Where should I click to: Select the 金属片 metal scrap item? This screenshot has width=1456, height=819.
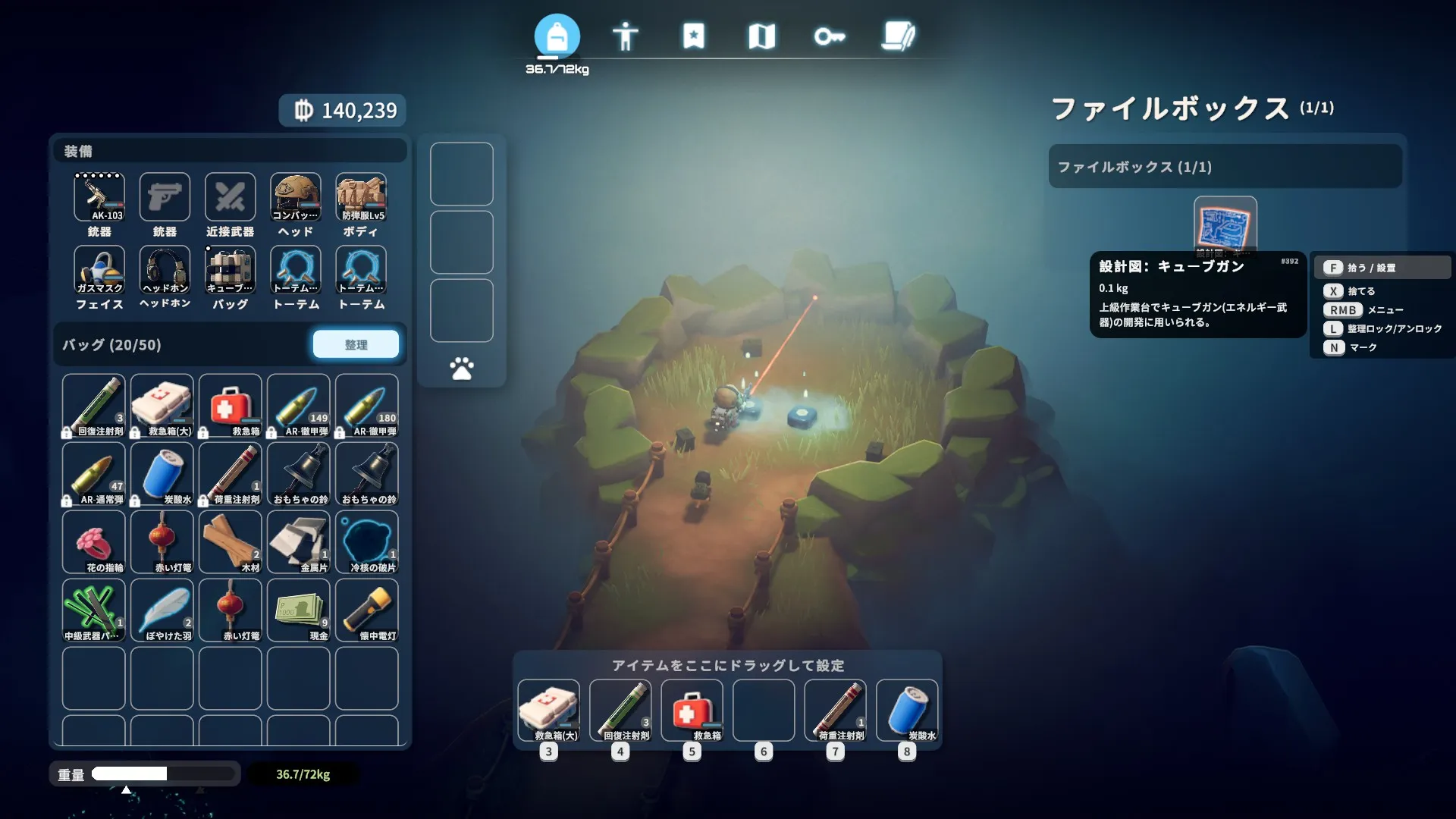(x=299, y=541)
